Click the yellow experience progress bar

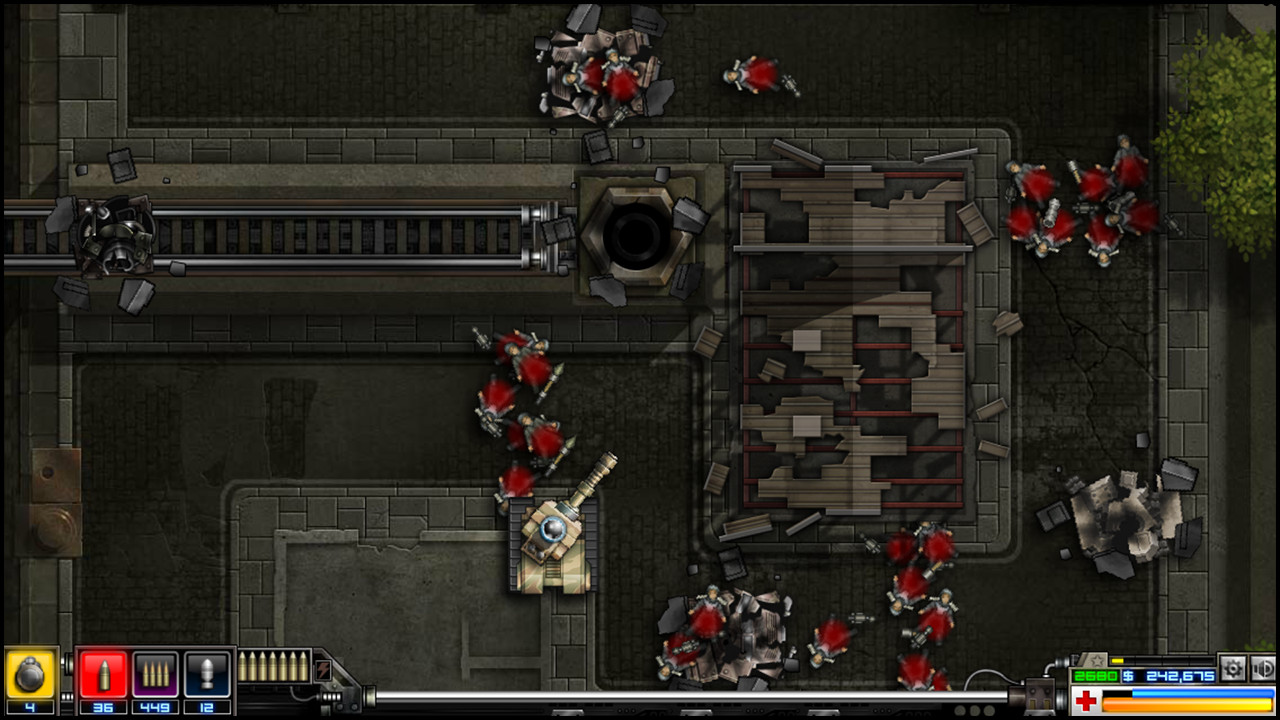click(1117, 660)
